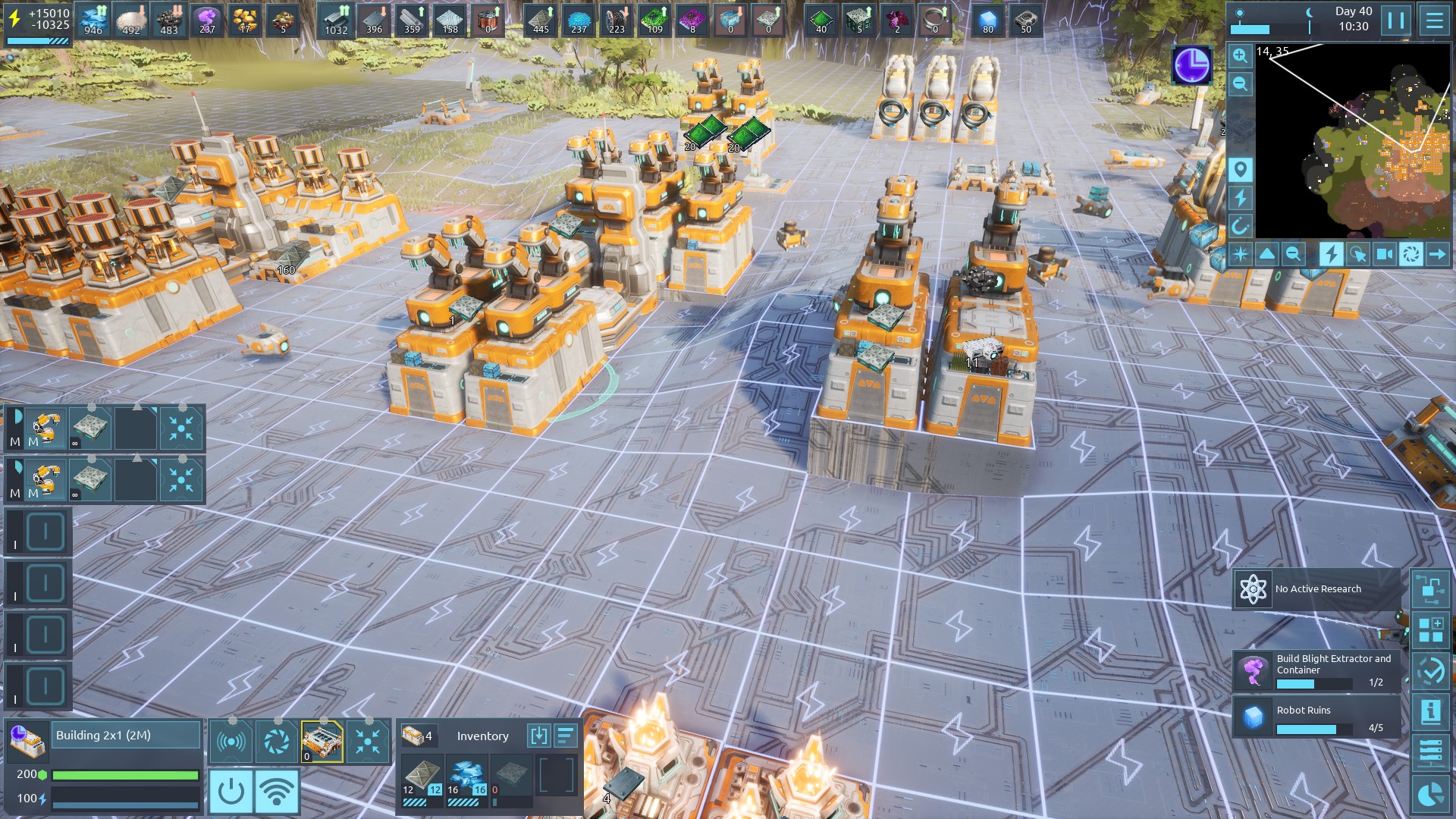Select the Robot Ruins objective
The image size is (1456, 819).
[x=1317, y=717]
